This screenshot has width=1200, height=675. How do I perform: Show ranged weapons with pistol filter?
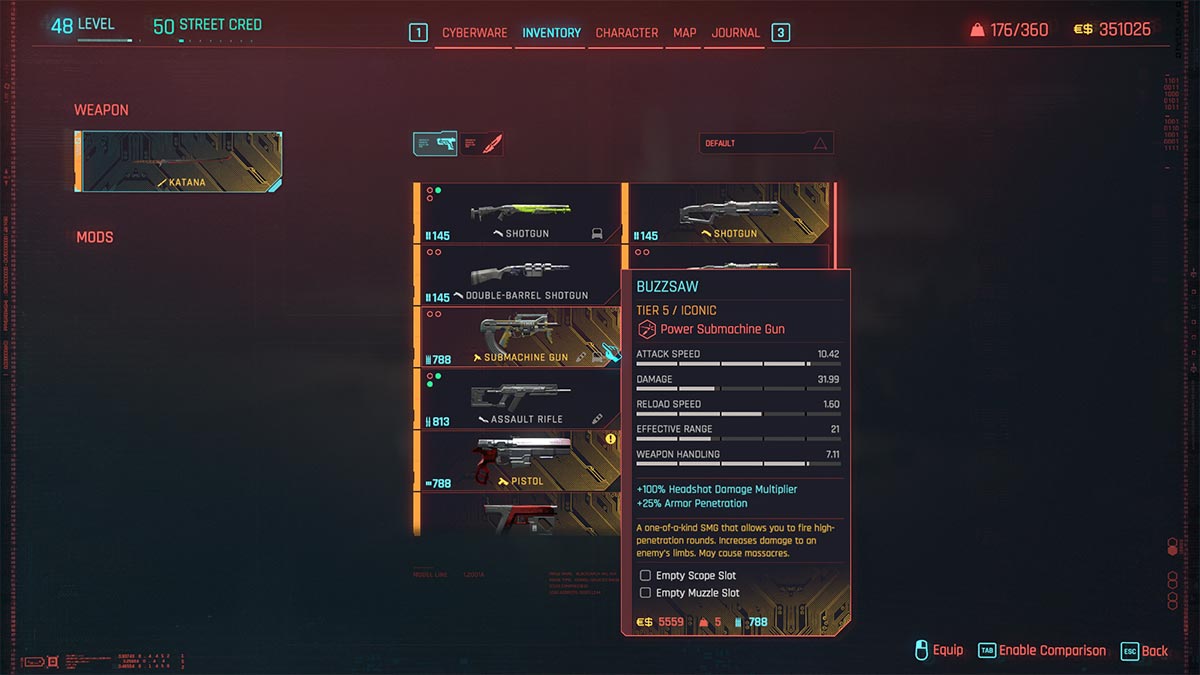tap(435, 144)
